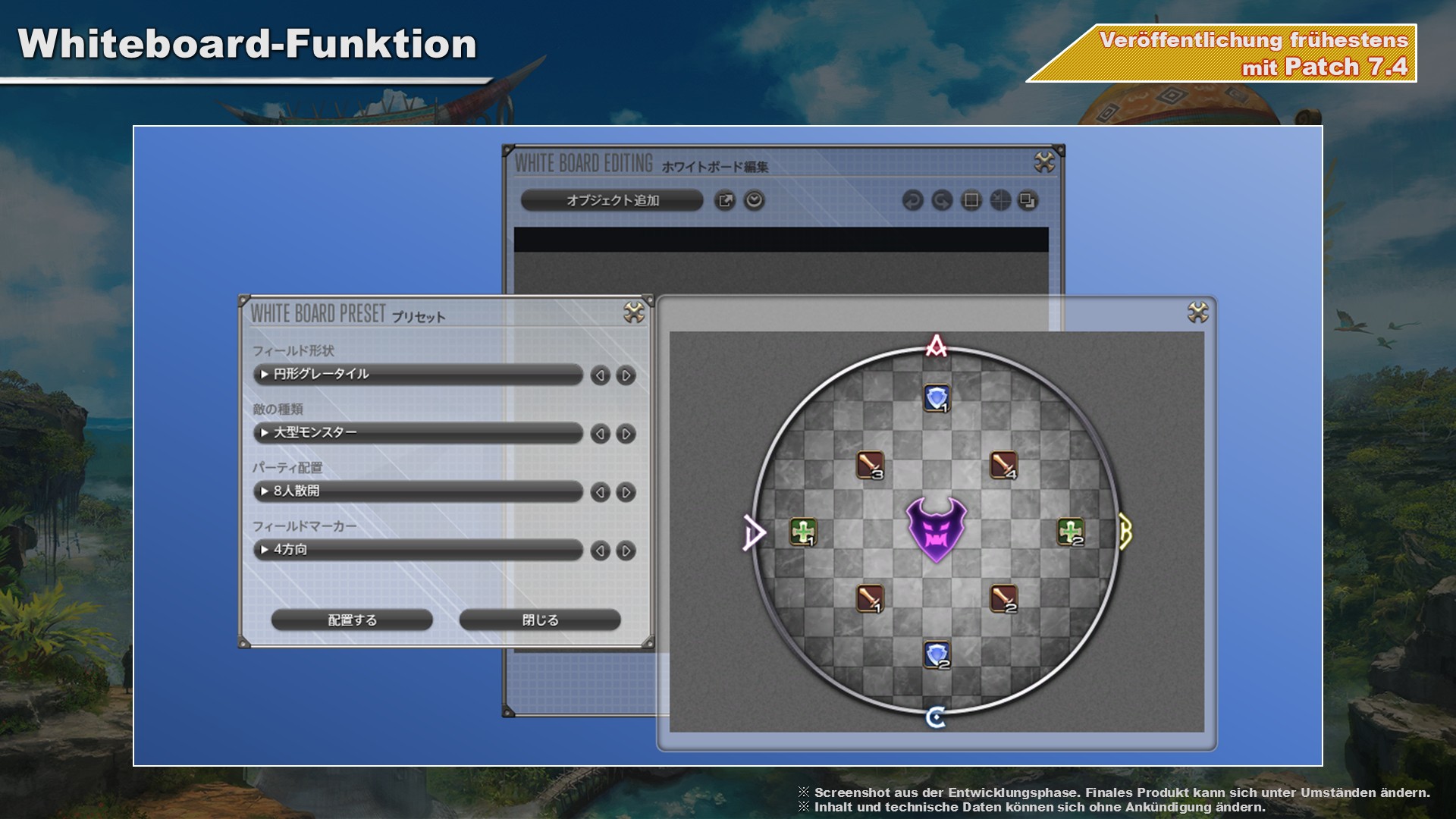1456x819 pixels.
Task: Select the healer 2 green cross icon
Action: [x=1071, y=532]
